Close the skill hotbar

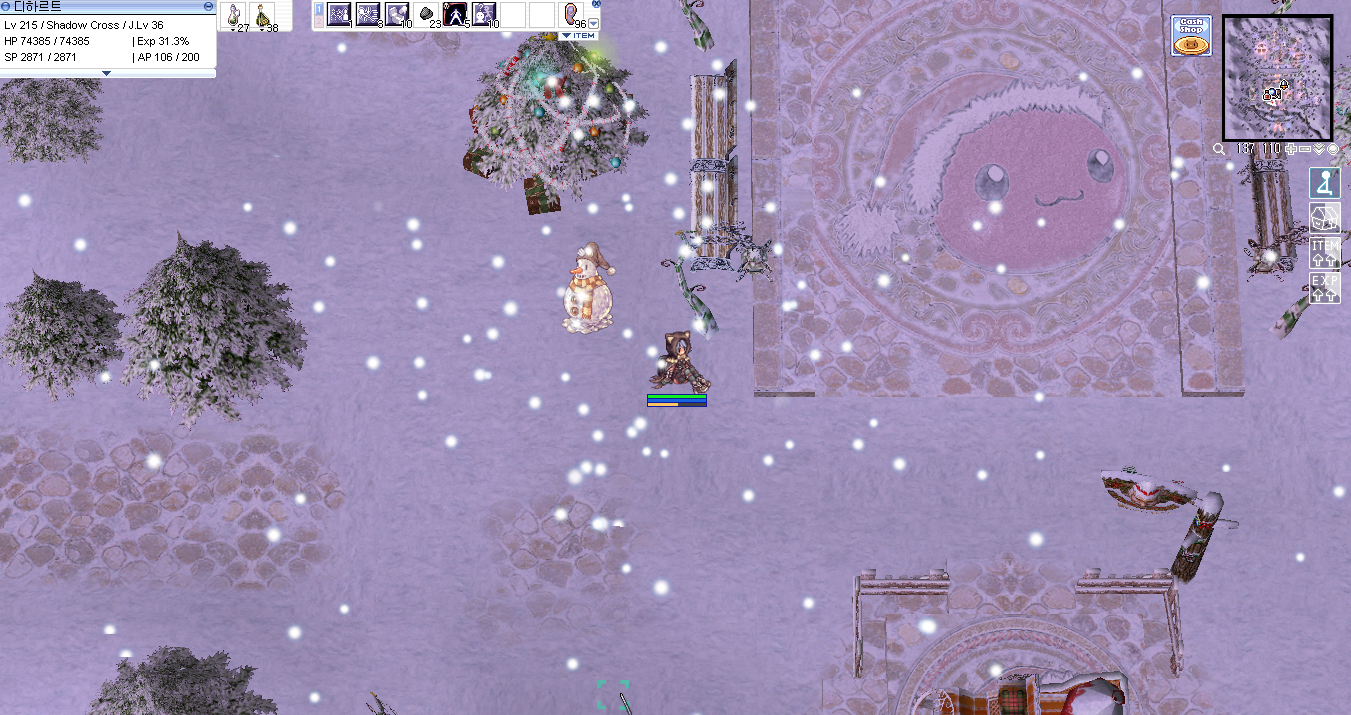pyautogui.click(x=596, y=4)
